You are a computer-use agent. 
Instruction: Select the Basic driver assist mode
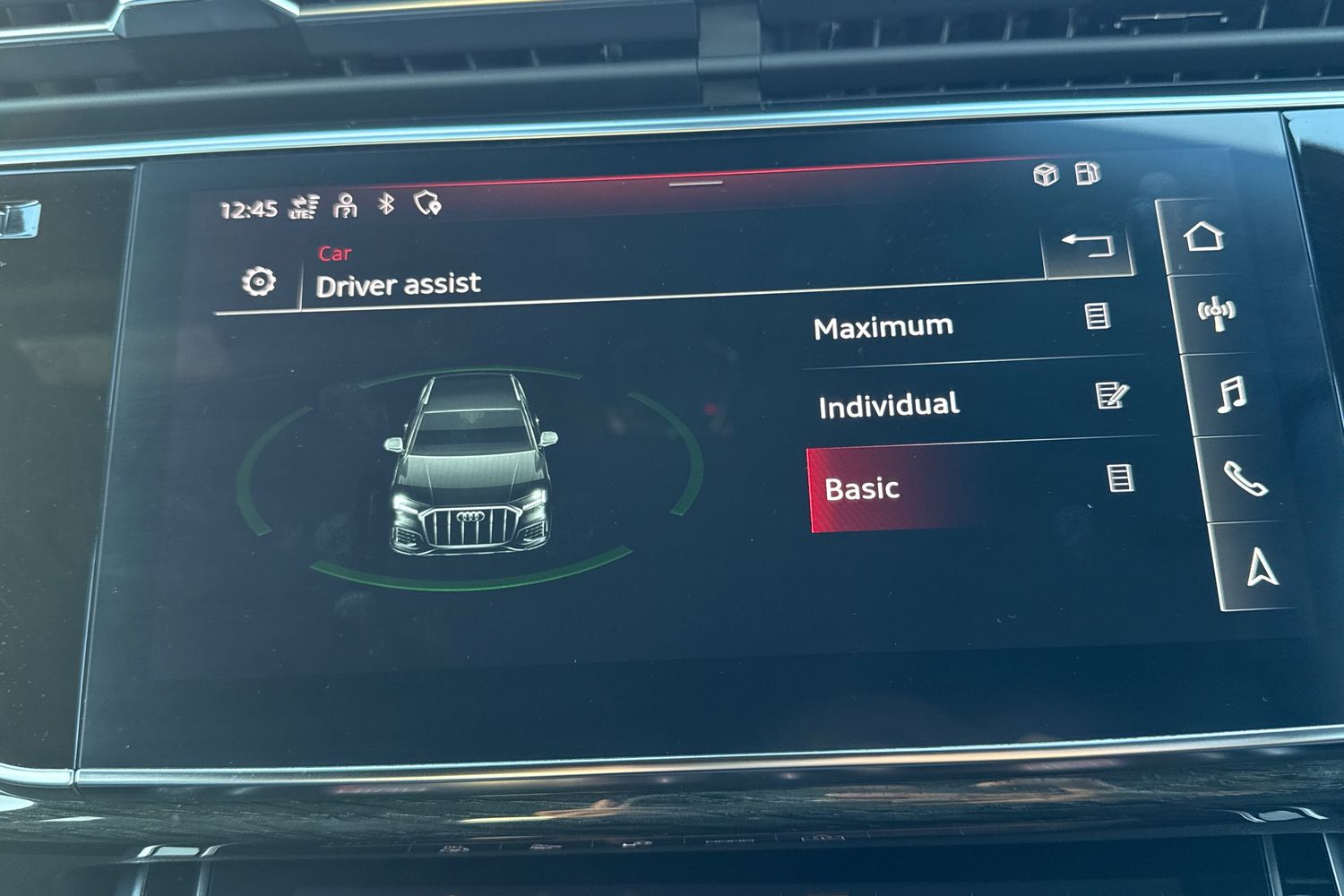point(862,489)
